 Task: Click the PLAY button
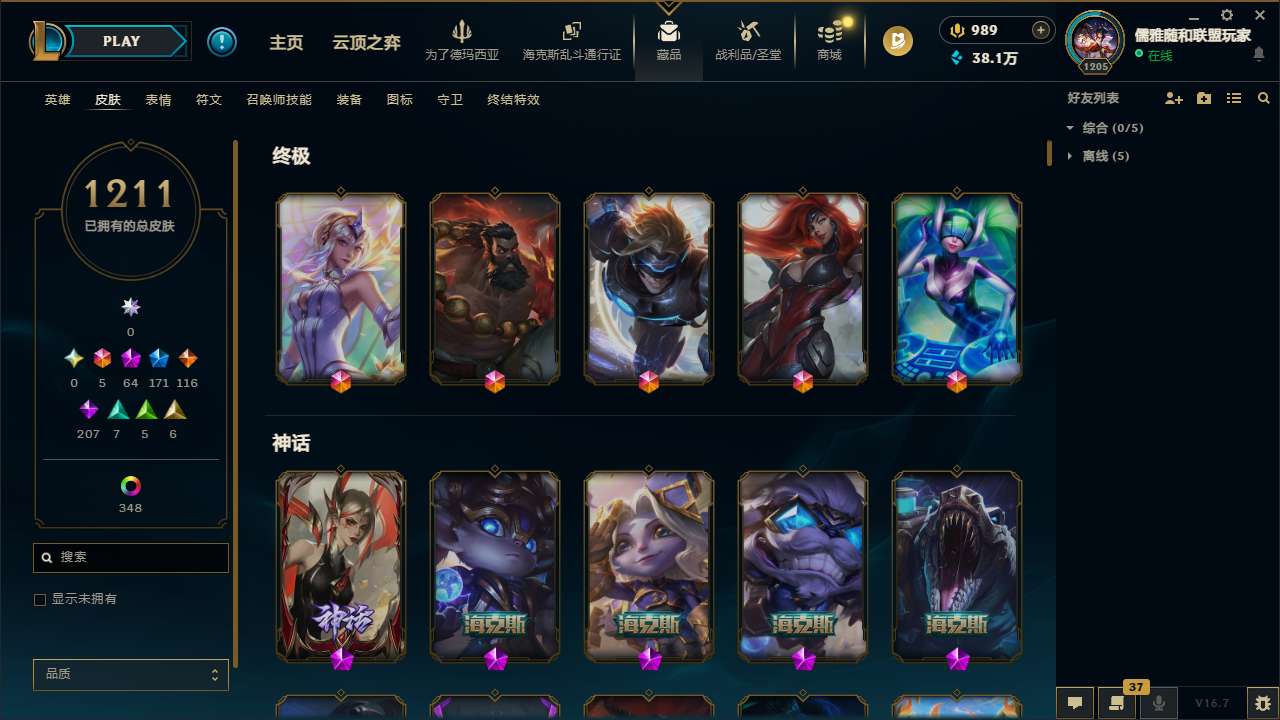click(x=121, y=41)
